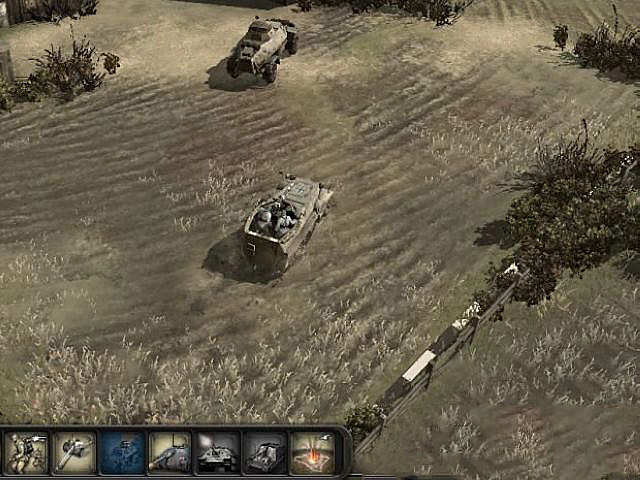
Task: Activate the fire explosion ability icon
Action: (x=312, y=452)
